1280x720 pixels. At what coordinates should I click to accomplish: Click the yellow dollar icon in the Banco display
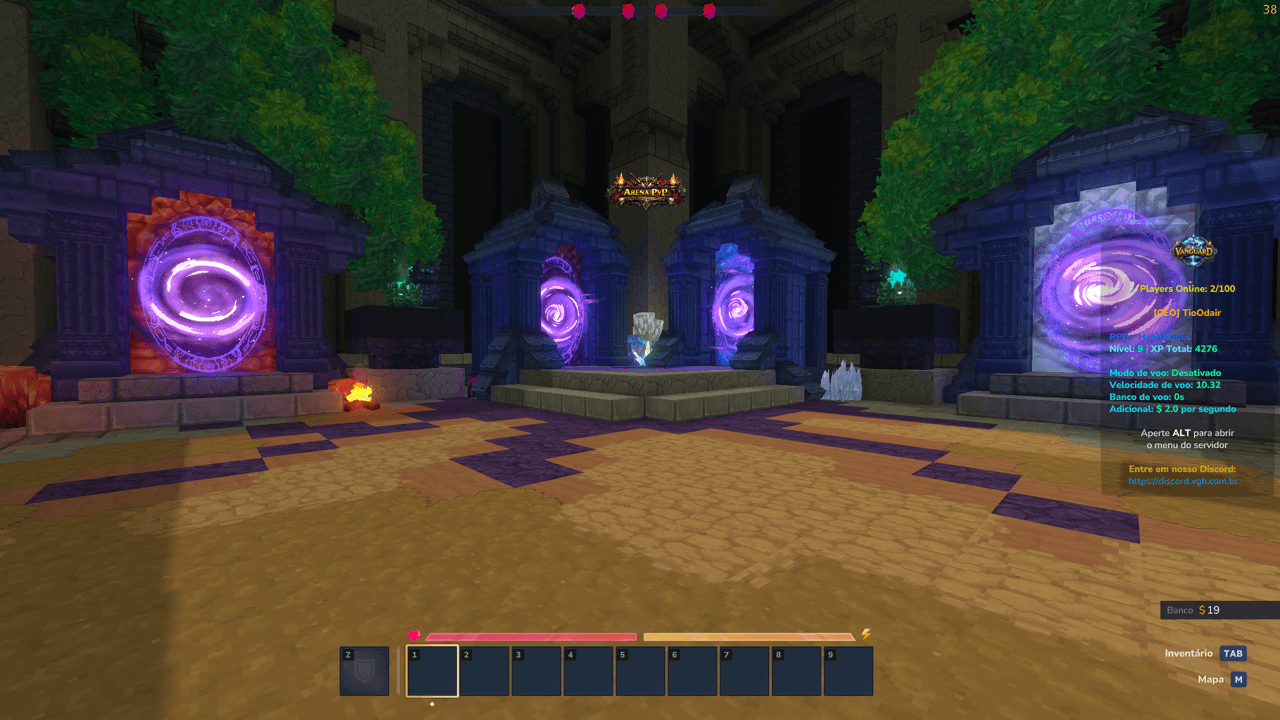click(1201, 610)
